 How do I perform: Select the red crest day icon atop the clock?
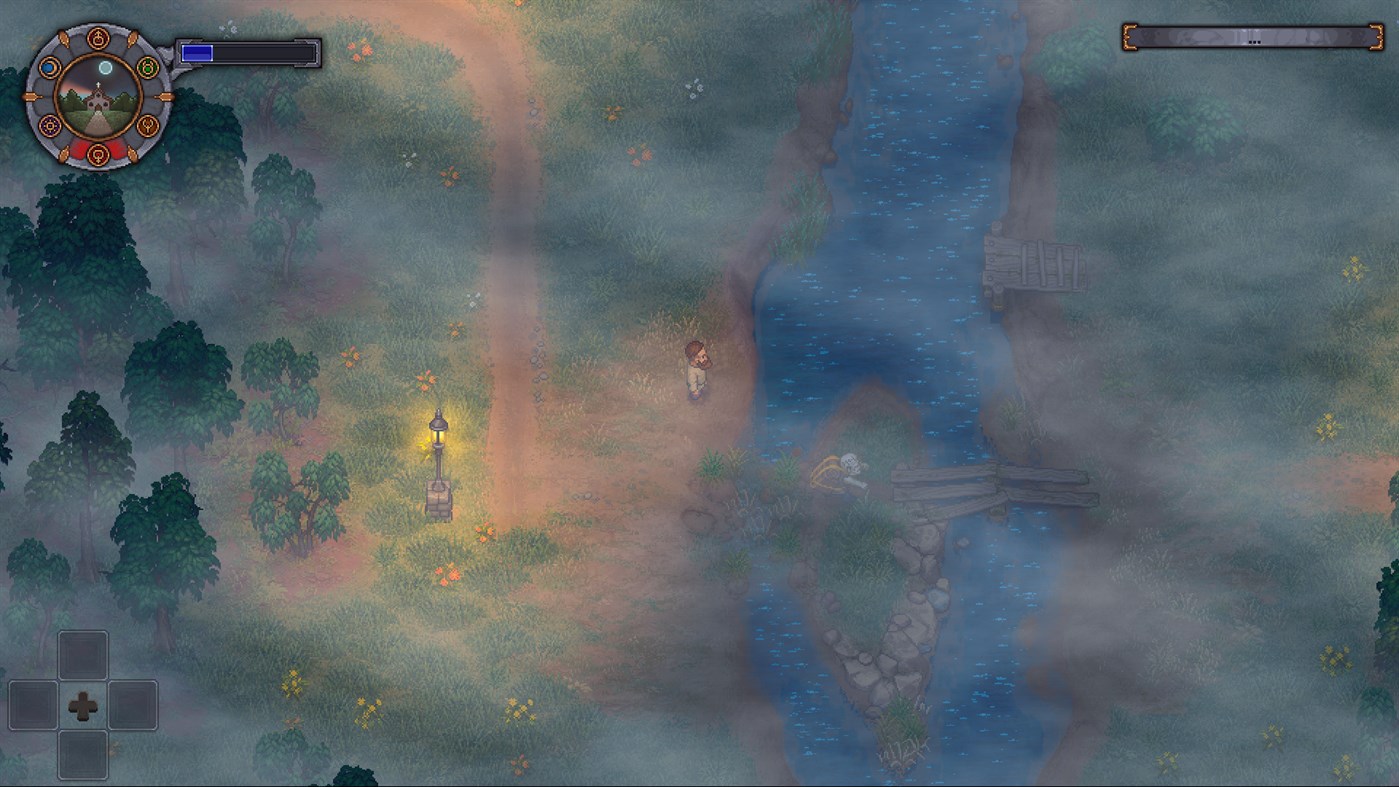click(99, 38)
